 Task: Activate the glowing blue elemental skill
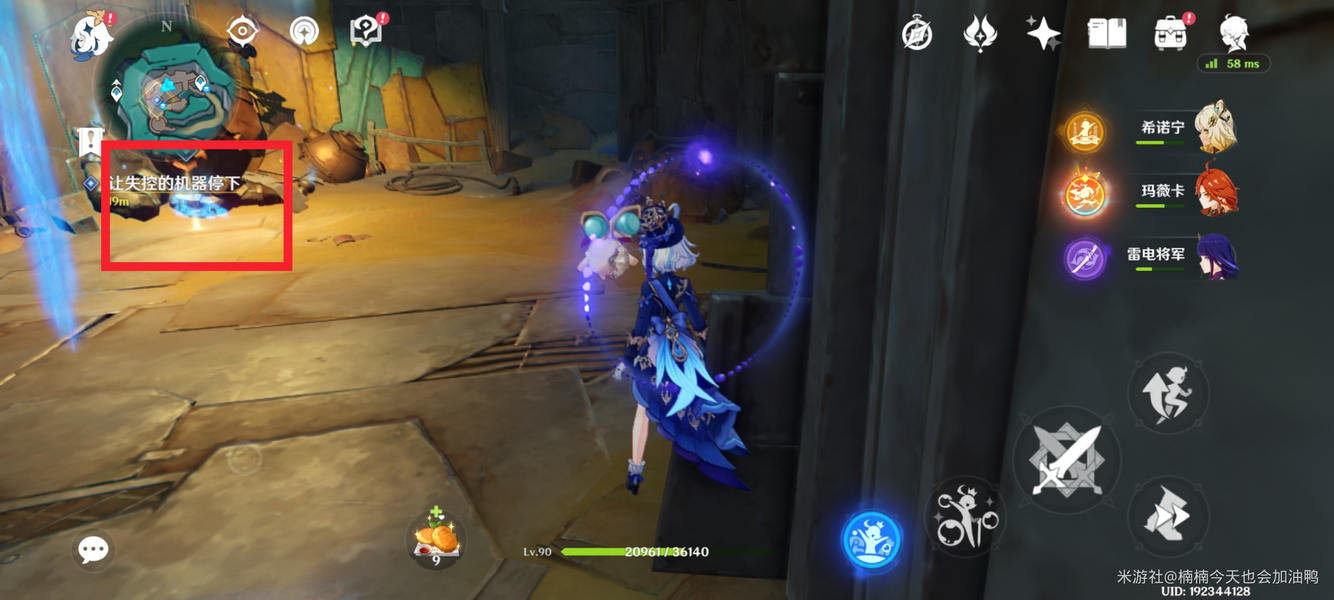click(871, 541)
